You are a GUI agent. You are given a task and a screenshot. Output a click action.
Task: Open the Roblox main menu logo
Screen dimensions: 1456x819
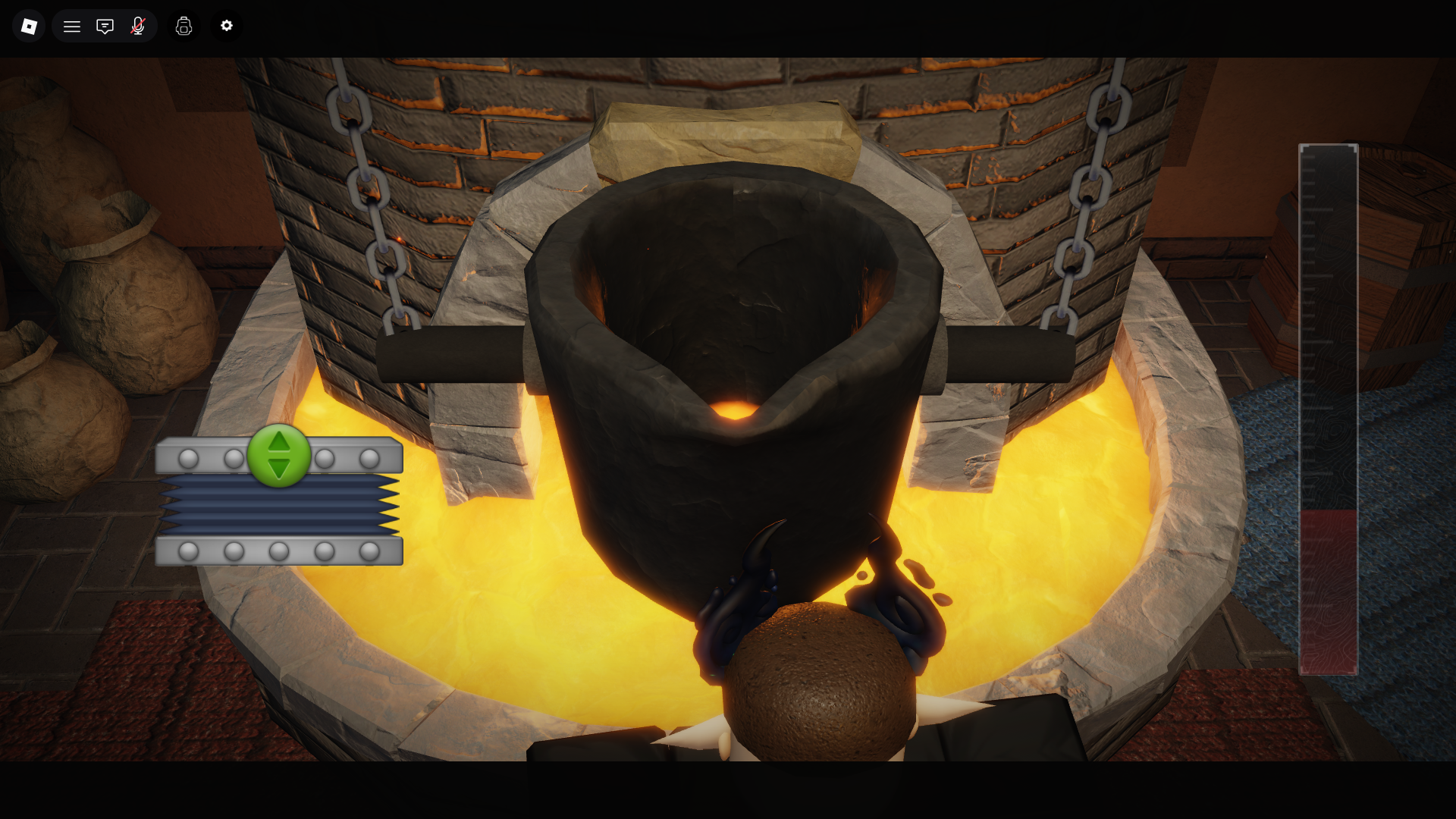tap(28, 26)
